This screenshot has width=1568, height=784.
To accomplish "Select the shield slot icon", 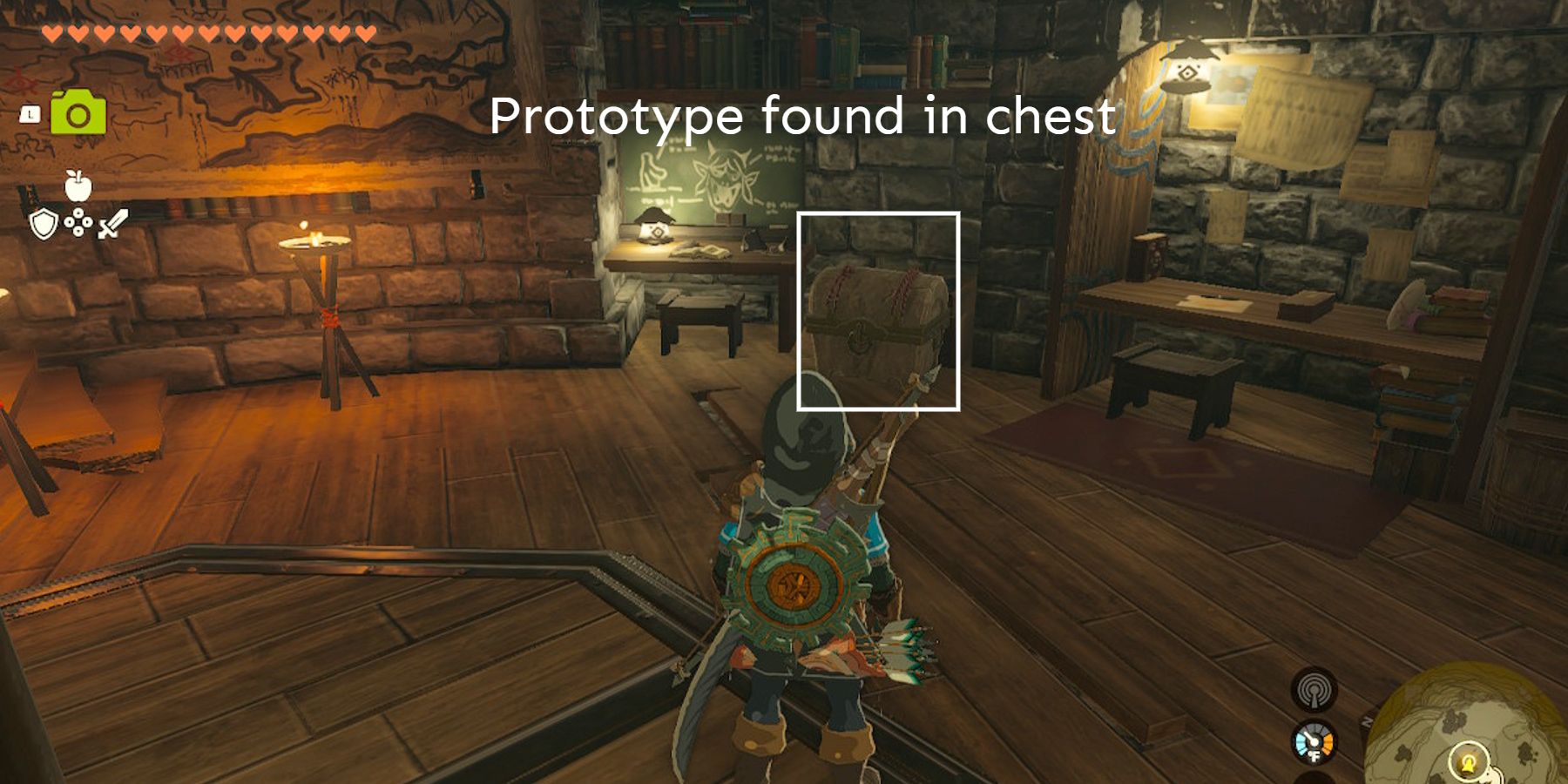I will (44, 225).
